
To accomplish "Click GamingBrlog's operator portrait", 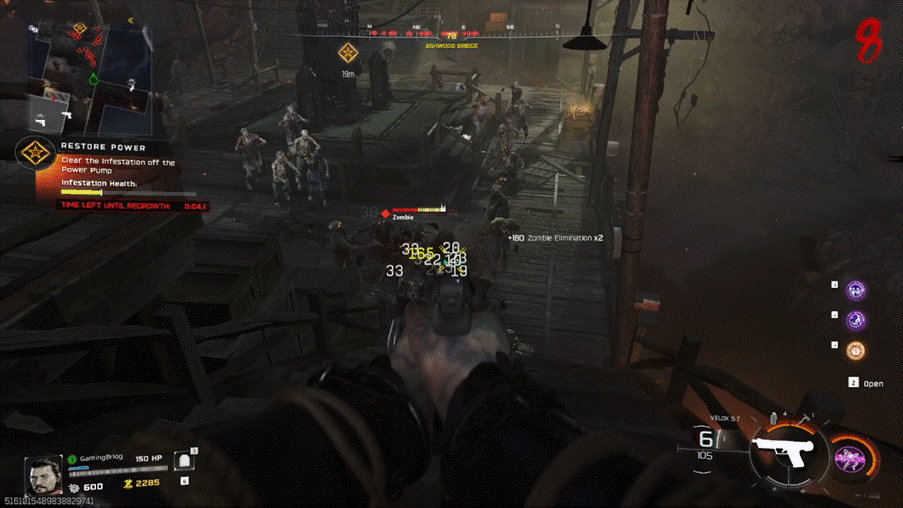I will 45,475.
